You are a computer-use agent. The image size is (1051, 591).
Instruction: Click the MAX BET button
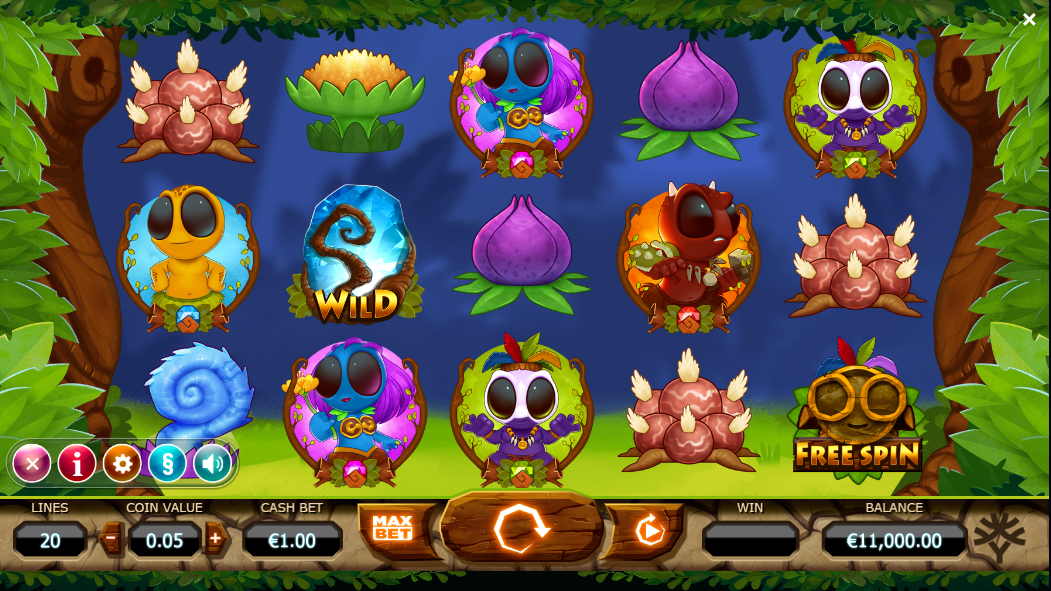point(393,529)
